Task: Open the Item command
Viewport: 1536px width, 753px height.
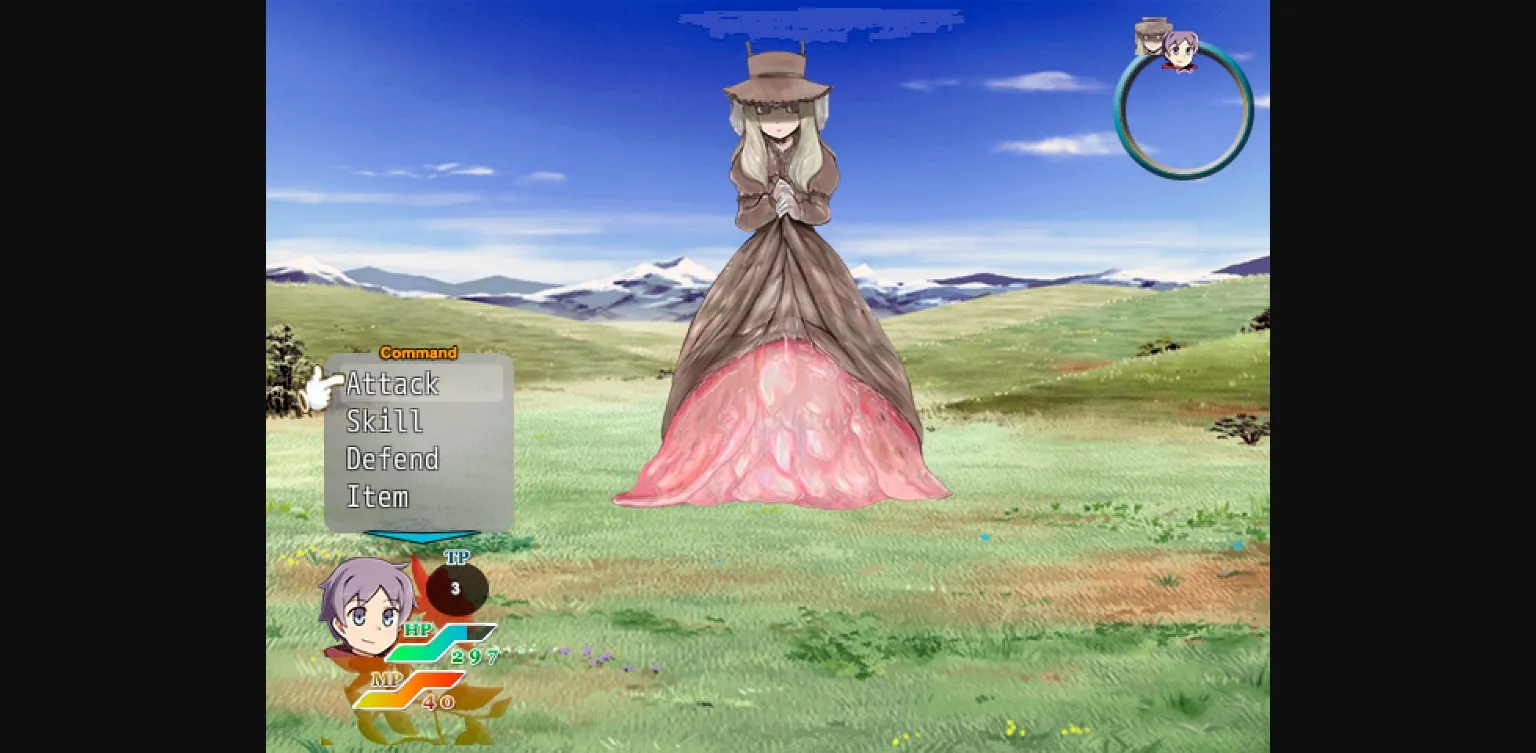Action: point(378,496)
